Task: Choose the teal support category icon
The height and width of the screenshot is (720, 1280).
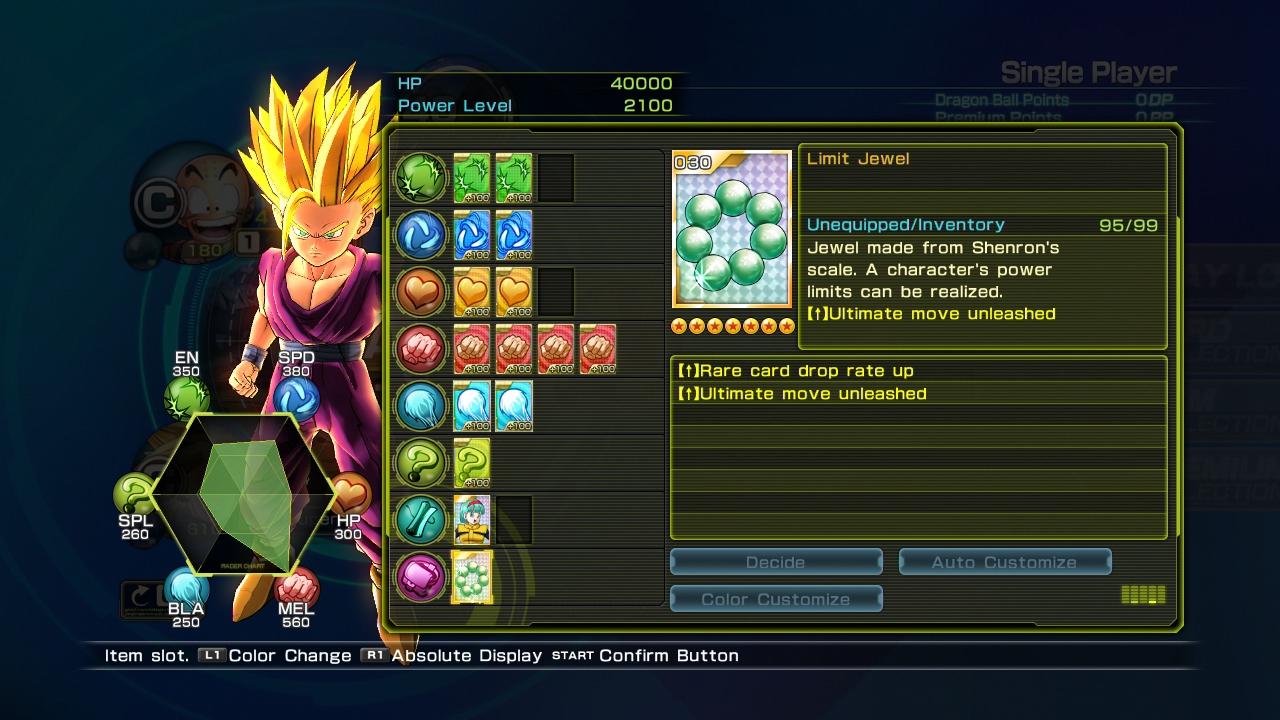Action: [421, 520]
